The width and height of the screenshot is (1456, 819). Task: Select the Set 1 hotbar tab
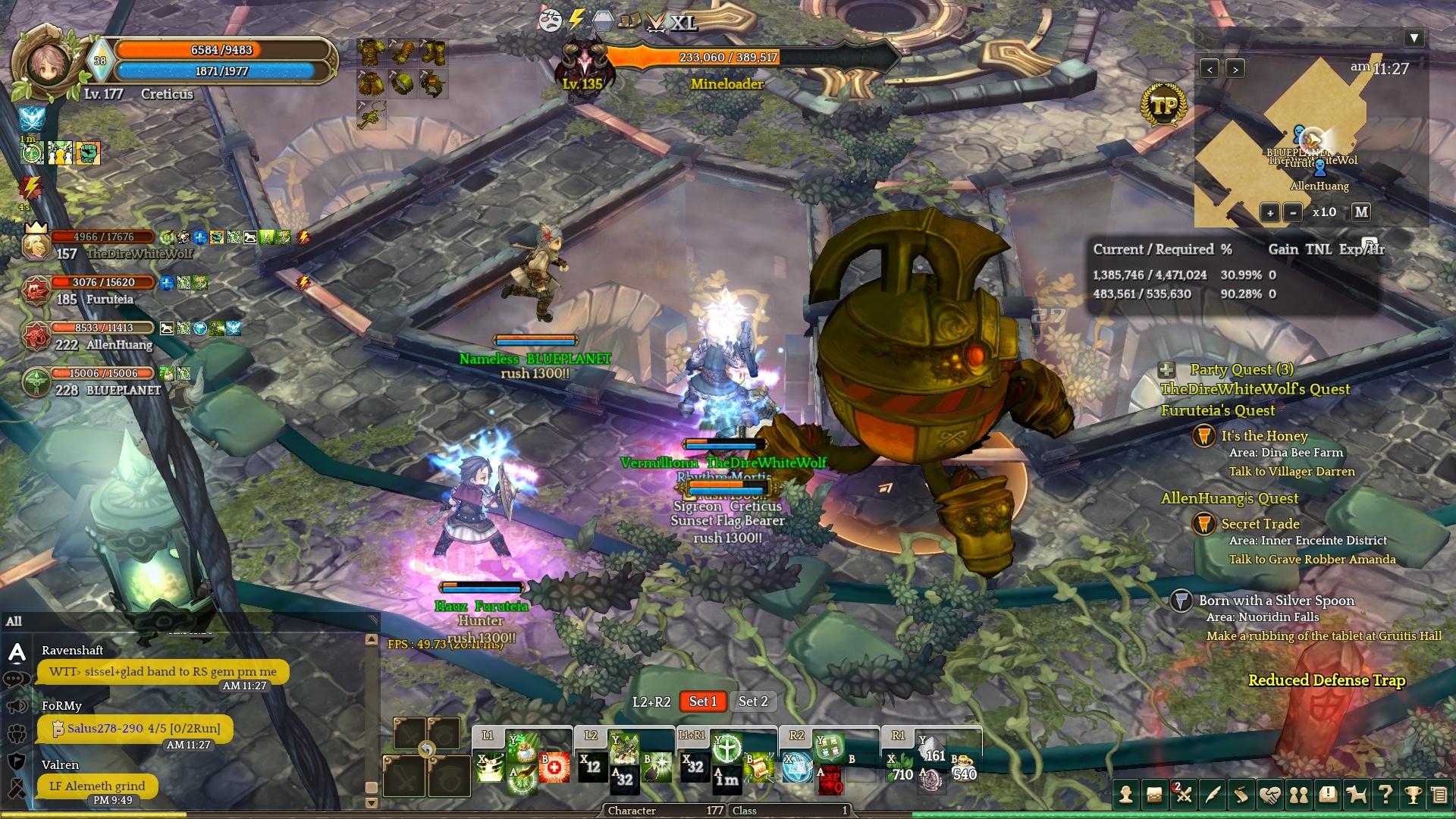tap(702, 701)
